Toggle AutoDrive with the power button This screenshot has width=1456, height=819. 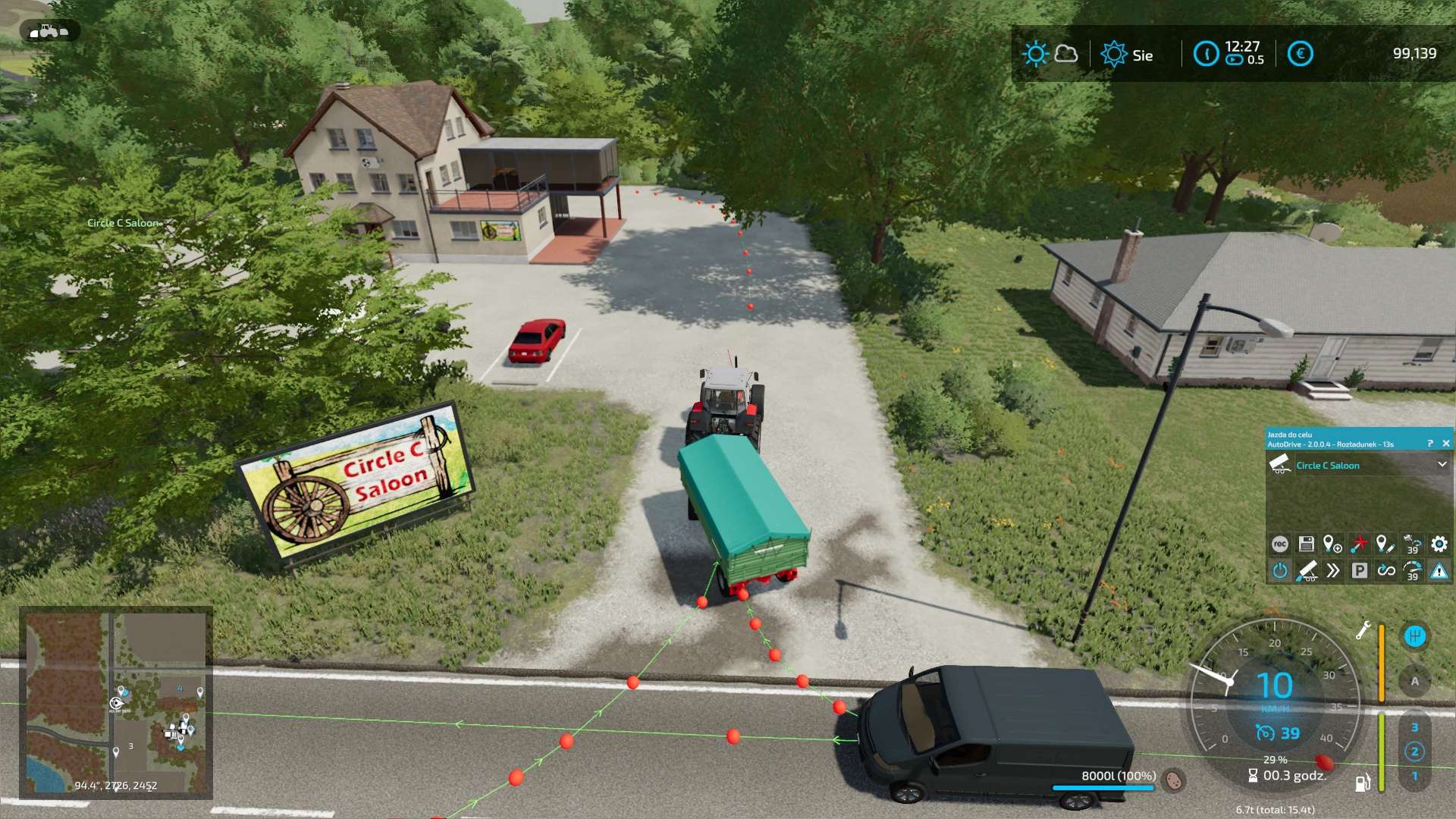tap(1280, 570)
